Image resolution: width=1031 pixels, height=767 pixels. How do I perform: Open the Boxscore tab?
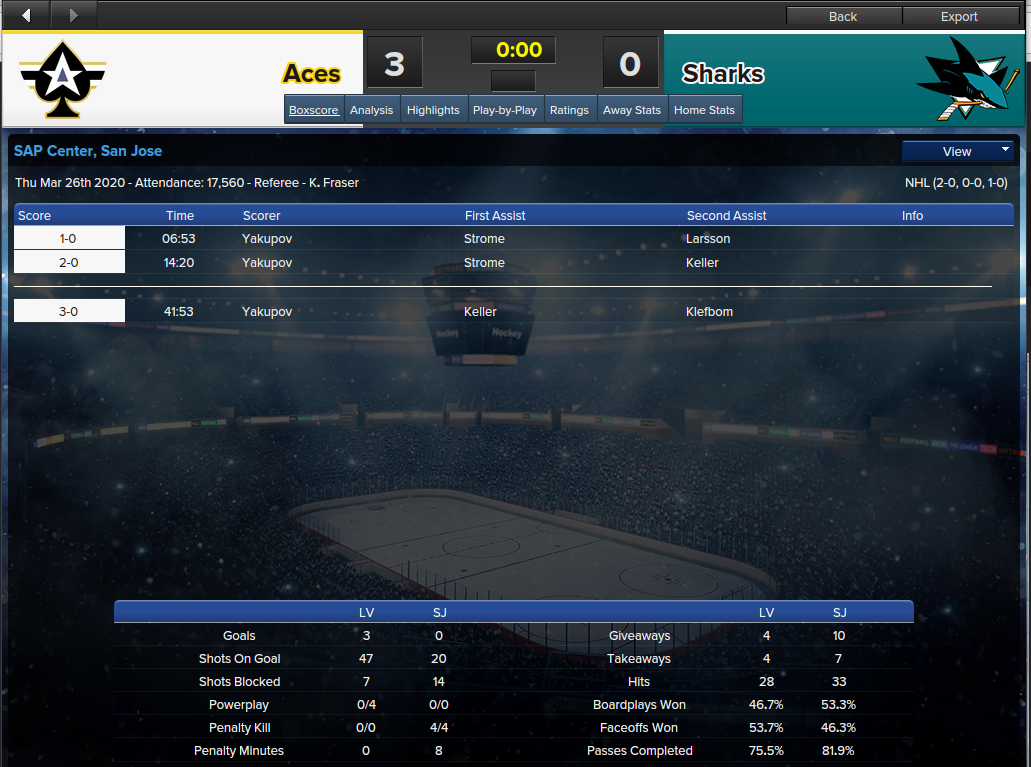point(314,110)
